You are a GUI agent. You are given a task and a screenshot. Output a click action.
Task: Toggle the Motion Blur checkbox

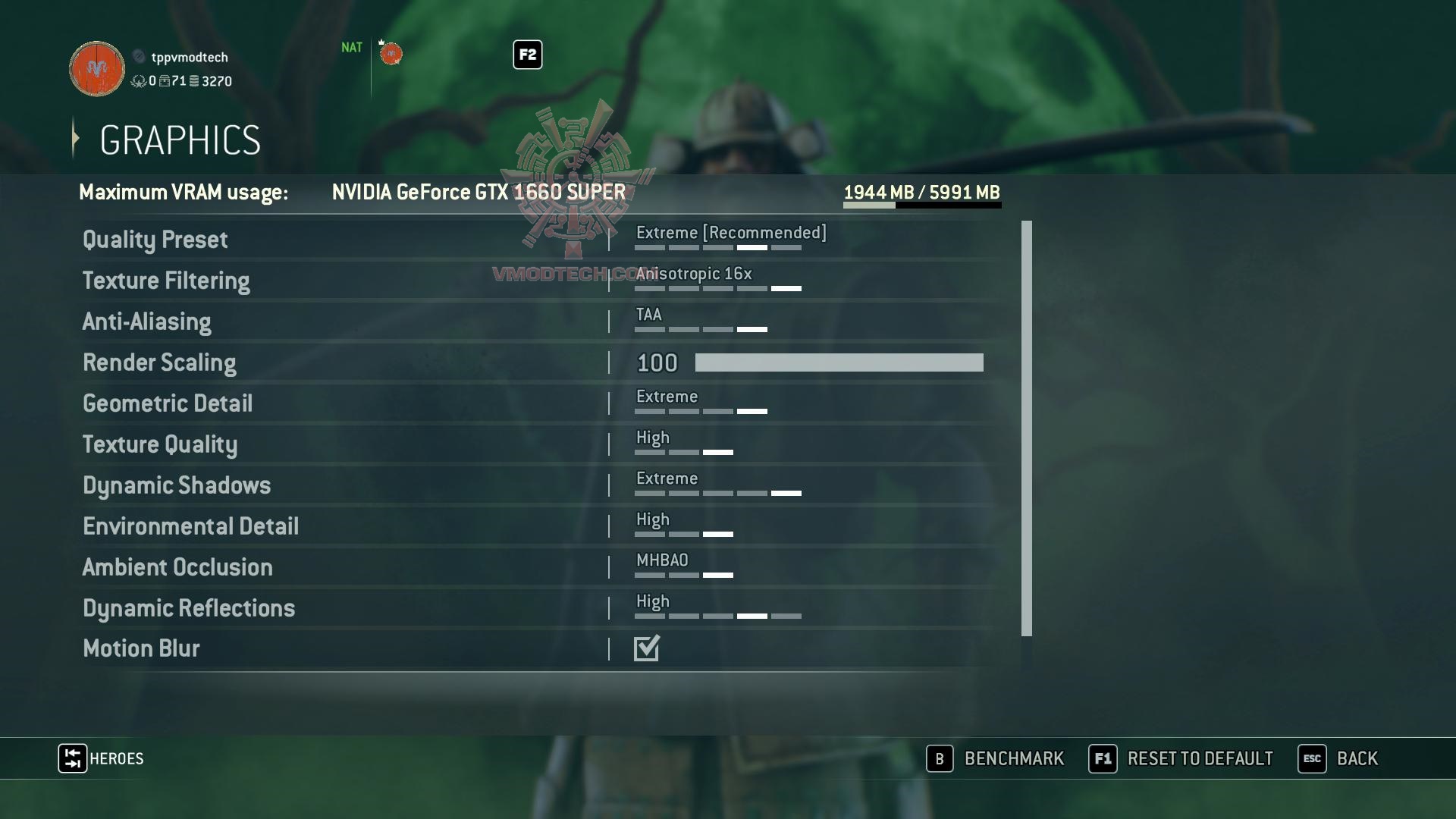tap(647, 648)
